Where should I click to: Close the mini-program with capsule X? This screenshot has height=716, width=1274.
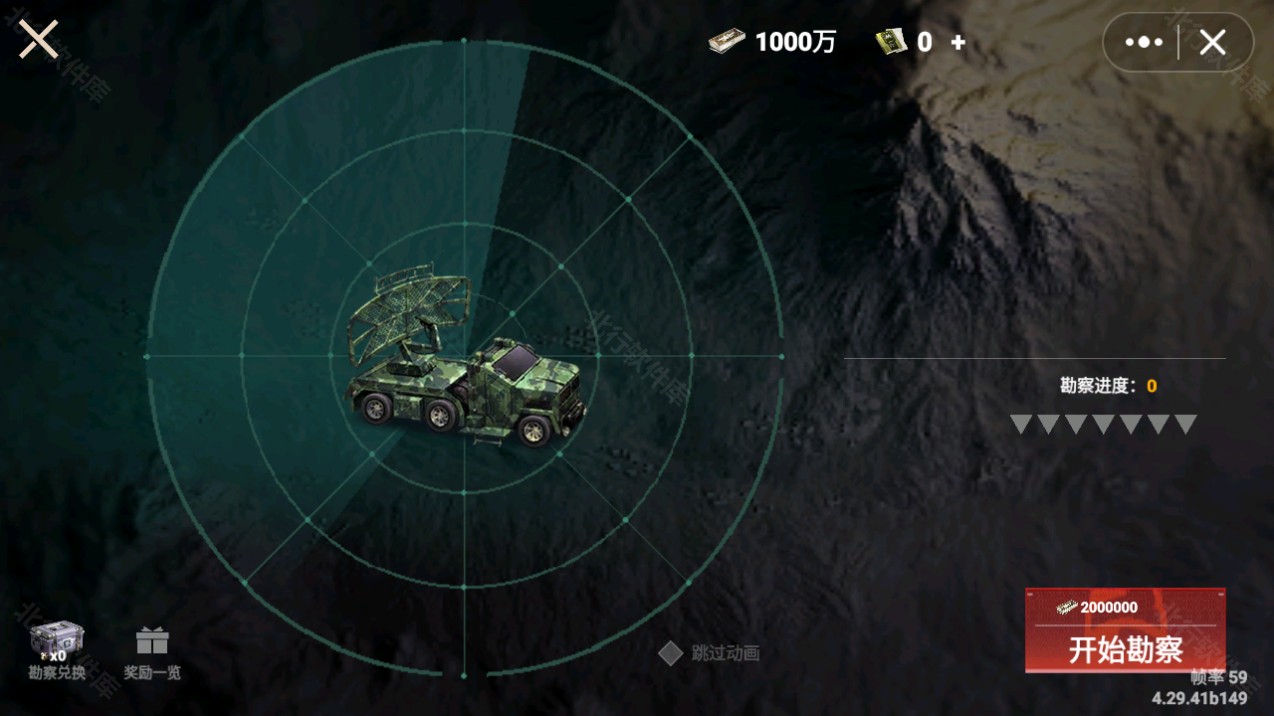[x=1212, y=42]
